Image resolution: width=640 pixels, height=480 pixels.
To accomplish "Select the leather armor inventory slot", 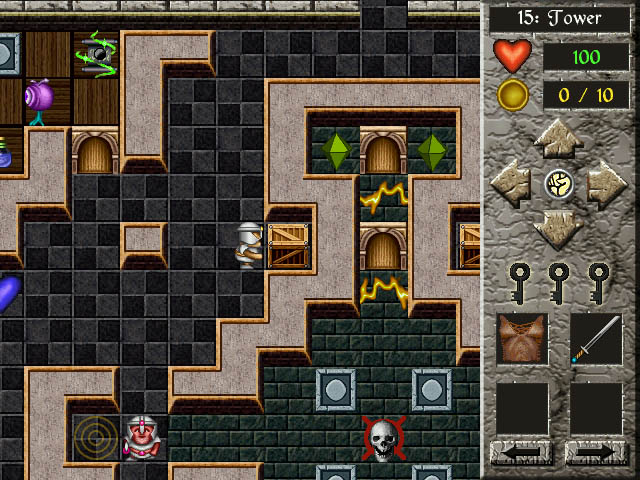I will click(522, 339).
